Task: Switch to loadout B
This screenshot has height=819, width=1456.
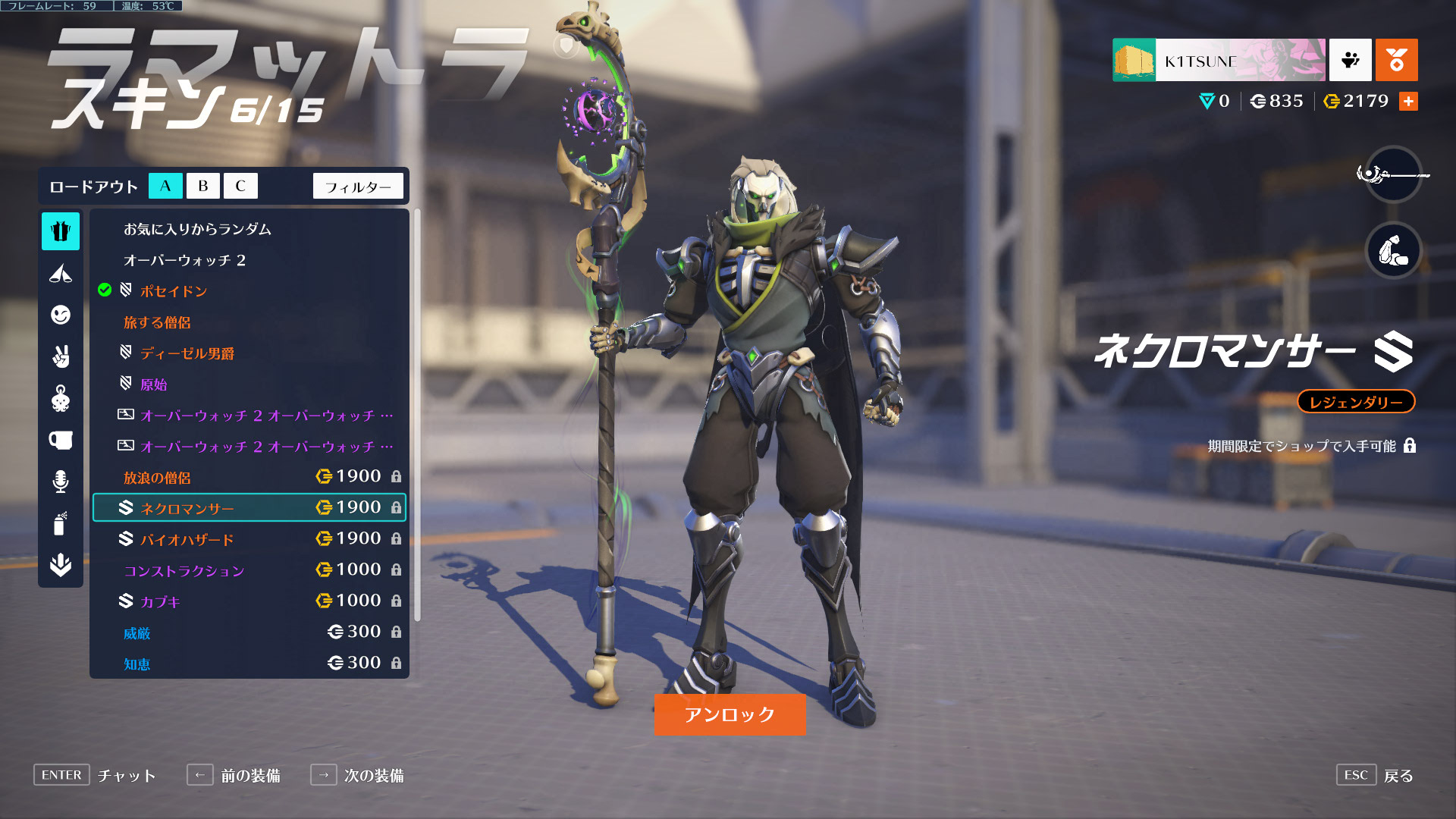Action: (202, 186)
